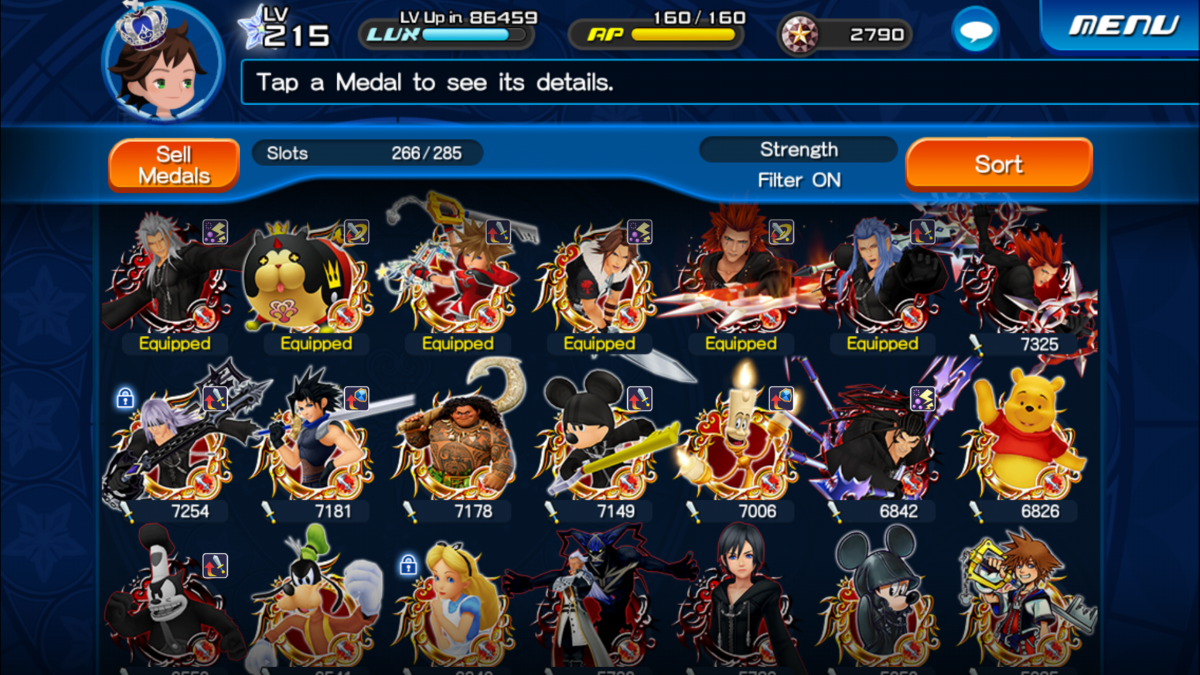Tap the Sell Medals button

[174, 165]
